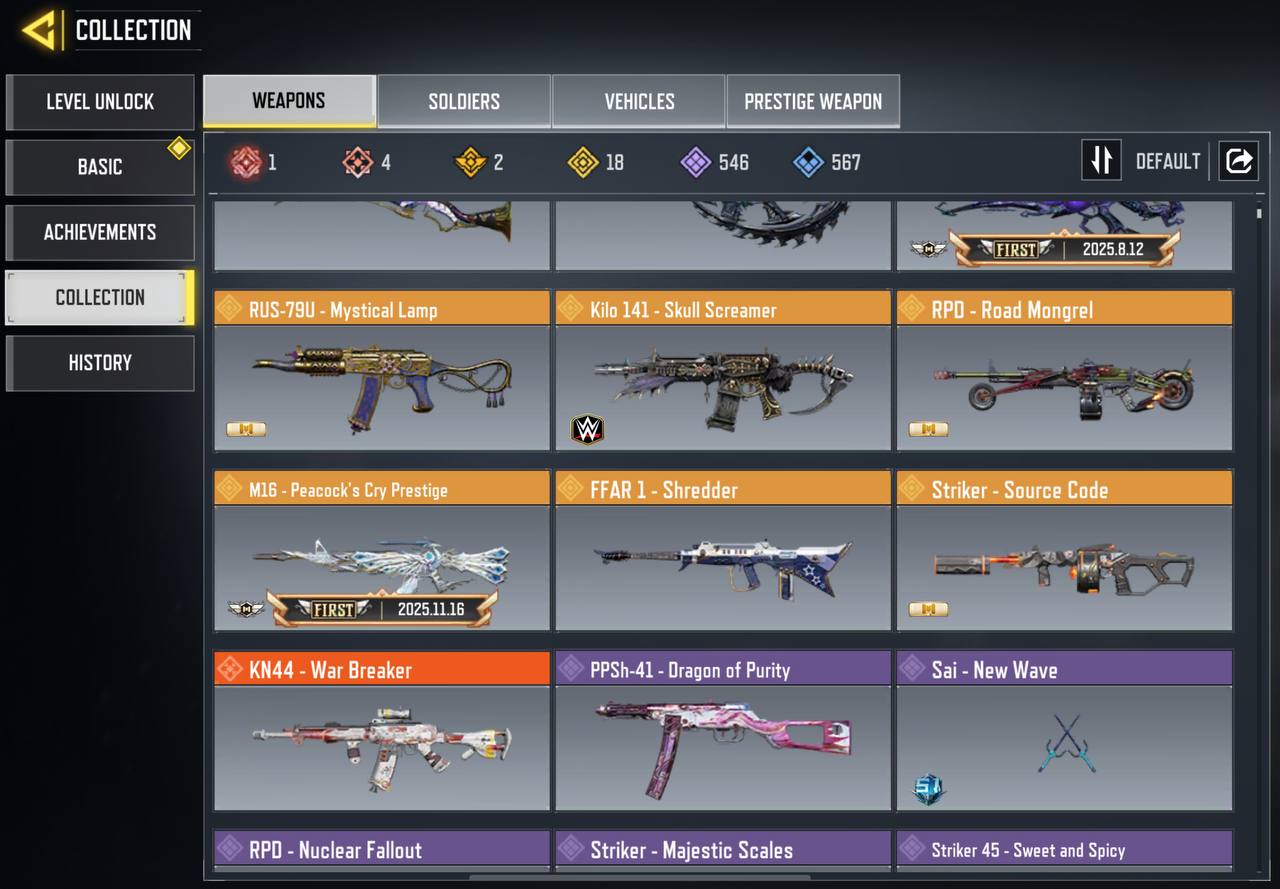Select the KN44 War Breaker card
The width and height of the screenshot is (1280, 889).
pos(382,746)
